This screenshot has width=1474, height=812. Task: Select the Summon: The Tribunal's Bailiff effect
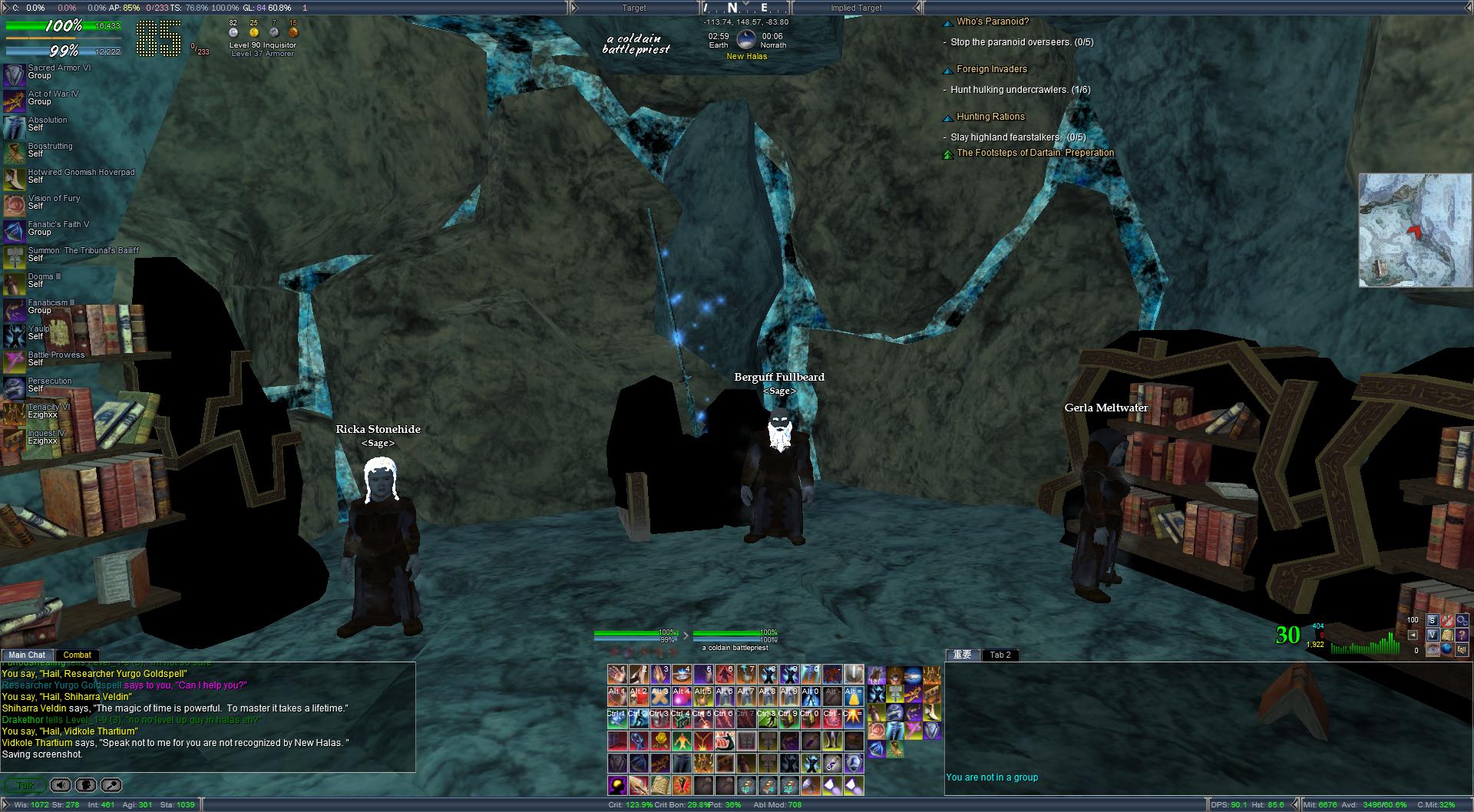pos(15,257)
